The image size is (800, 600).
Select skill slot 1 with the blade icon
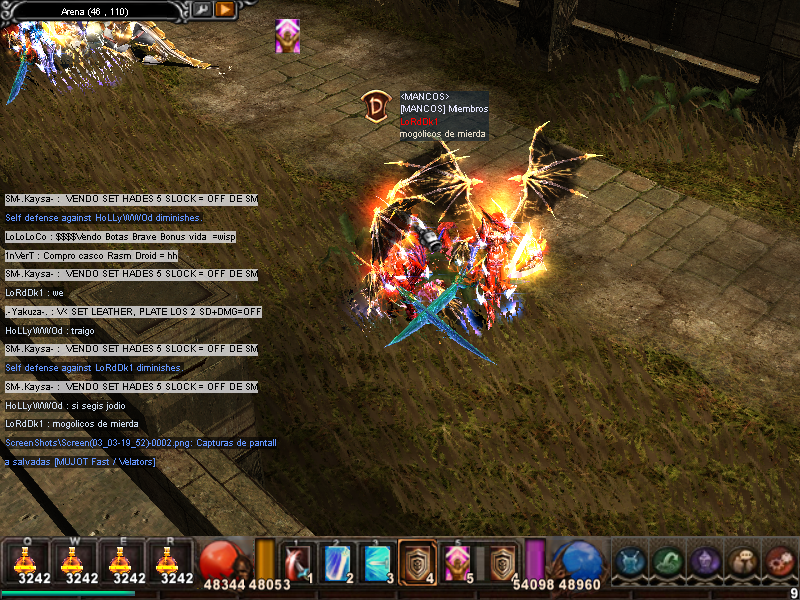298,562
